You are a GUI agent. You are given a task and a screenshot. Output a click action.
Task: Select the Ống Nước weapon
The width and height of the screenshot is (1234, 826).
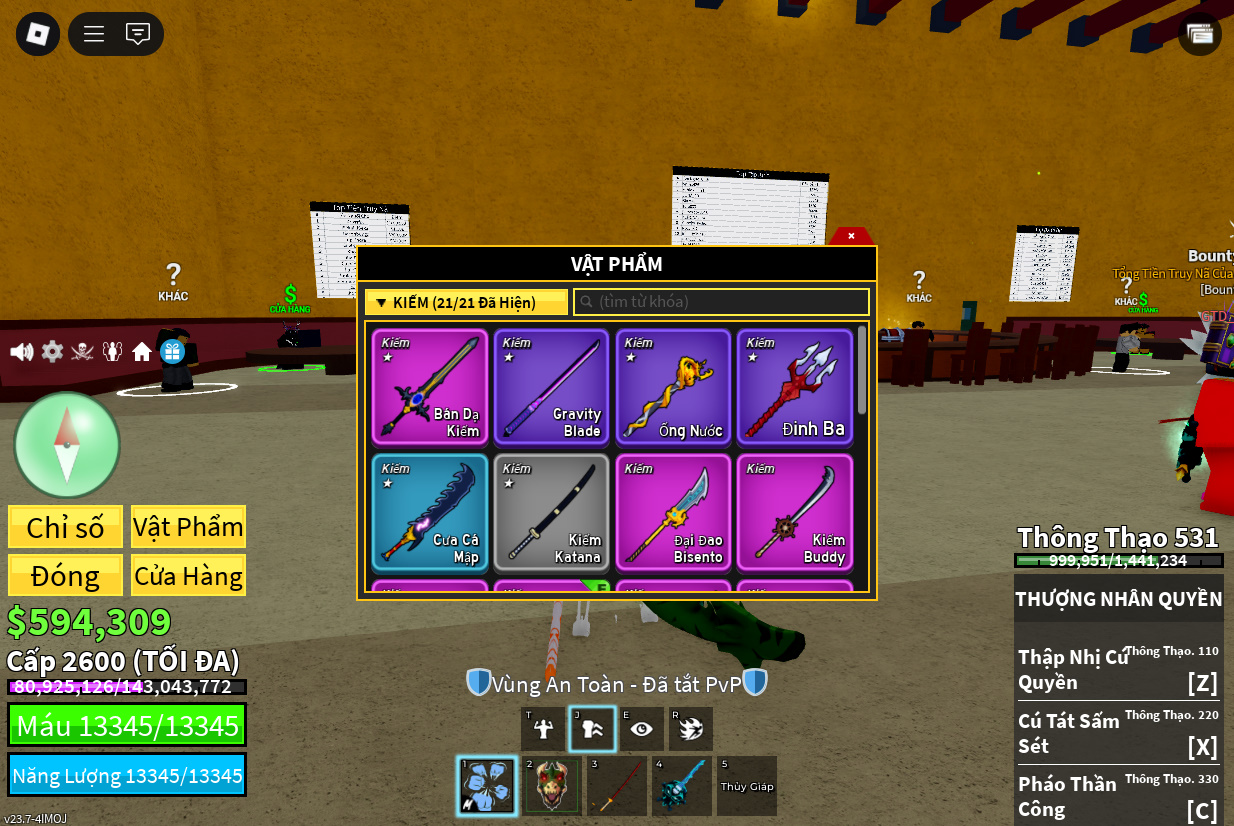(x=673, y=386)
